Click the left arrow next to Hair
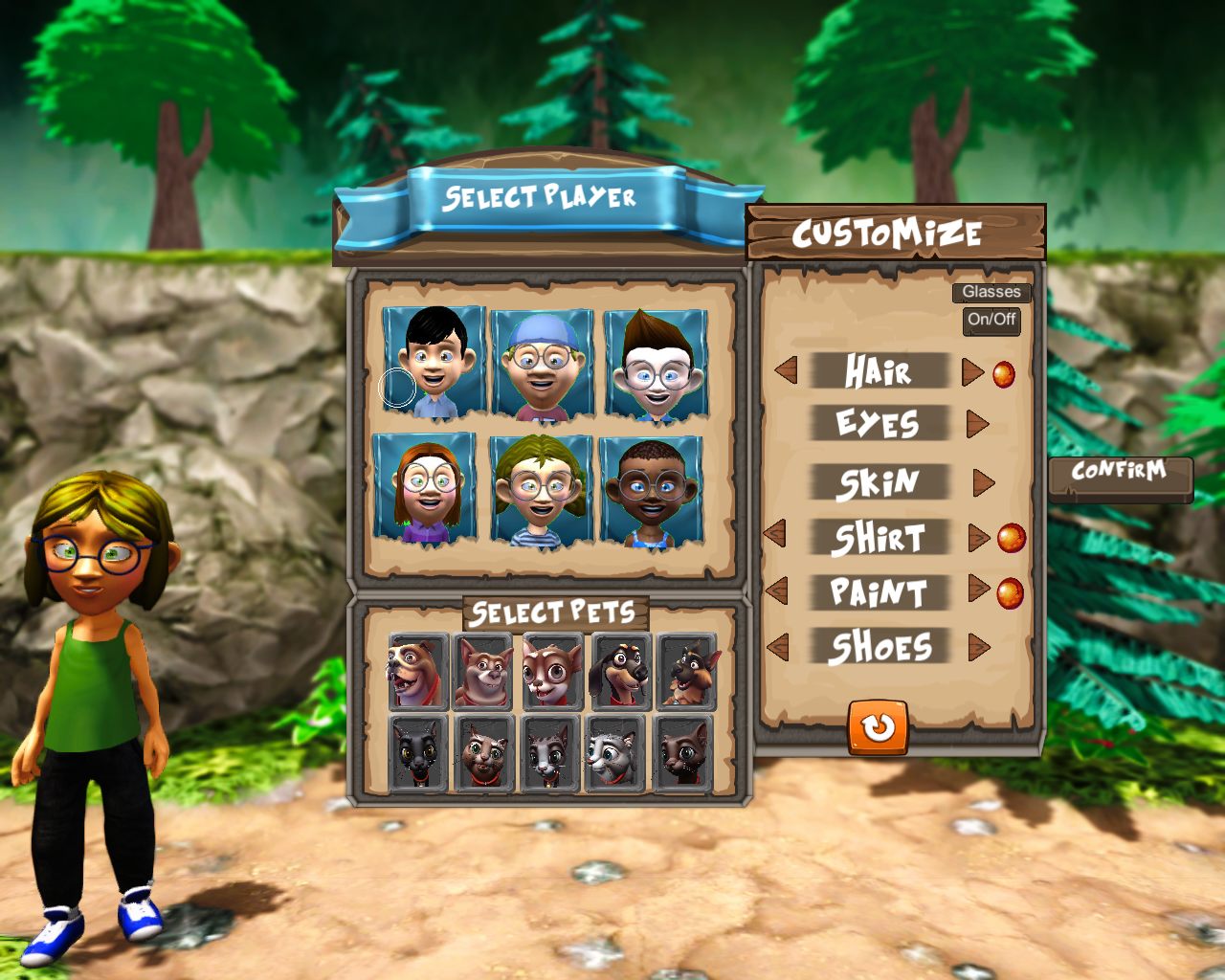The image size is (1225, 980). (x=786, y=370)
